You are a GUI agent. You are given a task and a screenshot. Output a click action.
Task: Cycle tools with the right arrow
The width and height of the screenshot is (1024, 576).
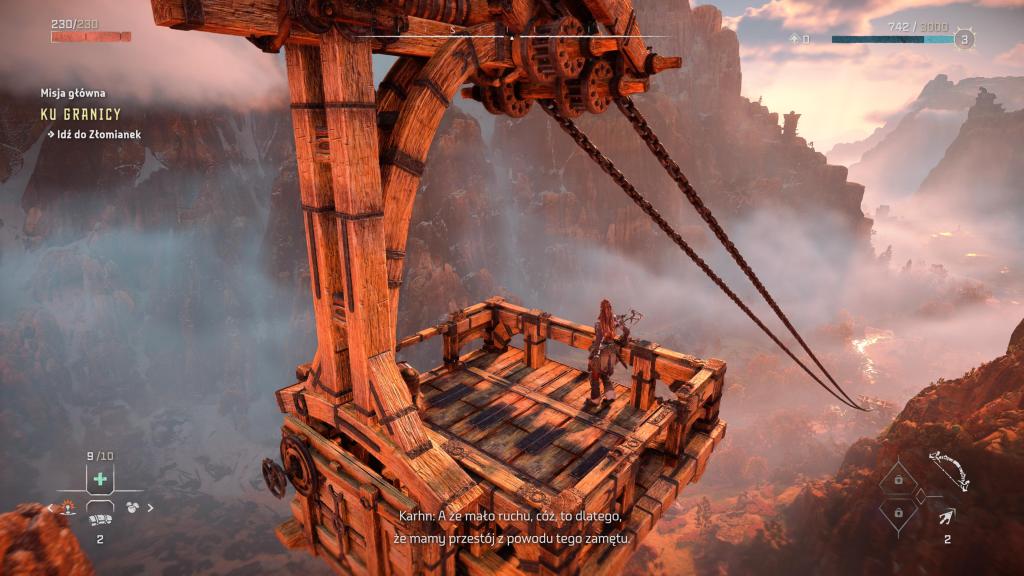coord(151,508)
